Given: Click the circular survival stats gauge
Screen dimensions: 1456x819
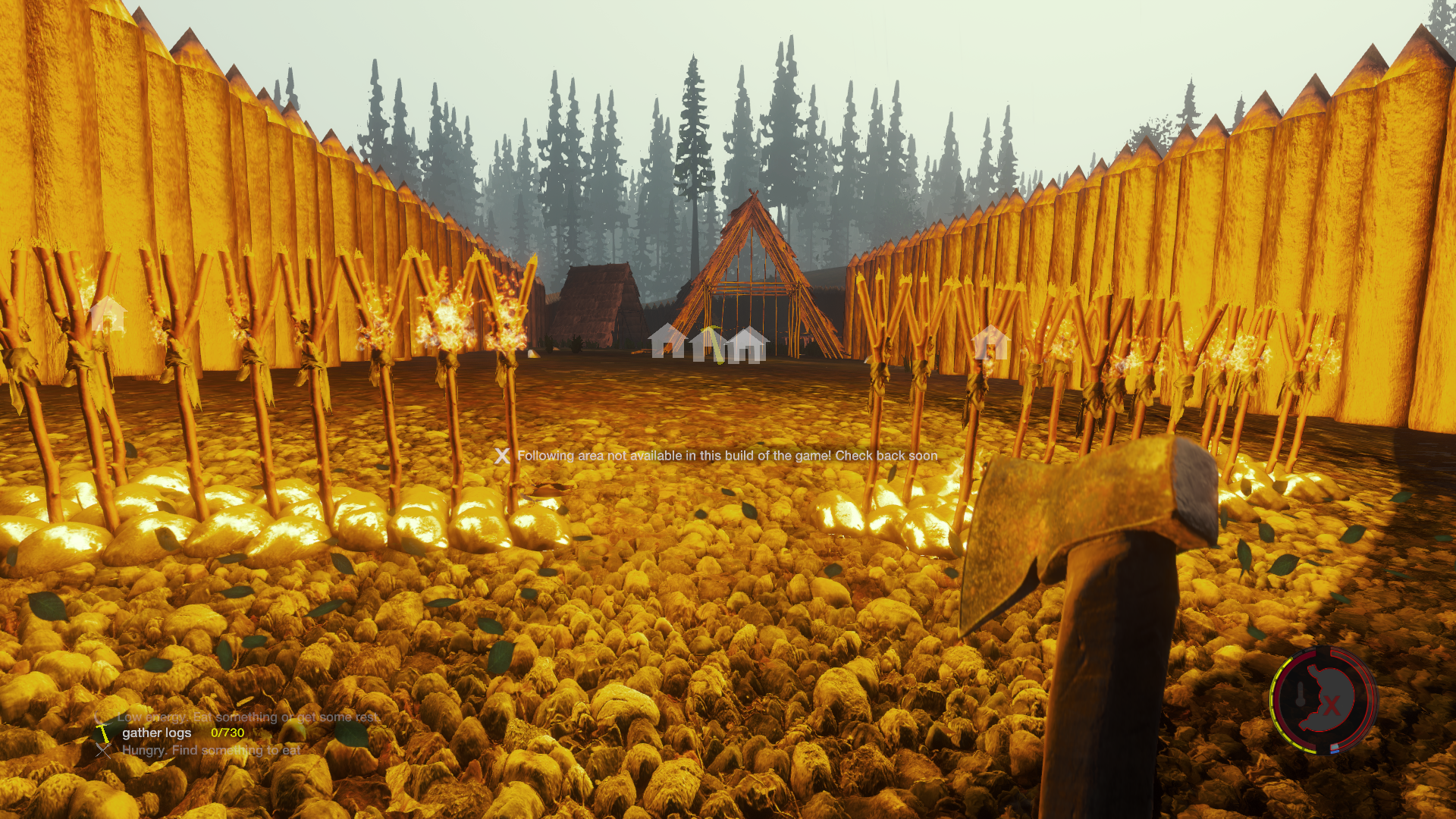Looking at the screenshot, I should (x=1323, y=700).
